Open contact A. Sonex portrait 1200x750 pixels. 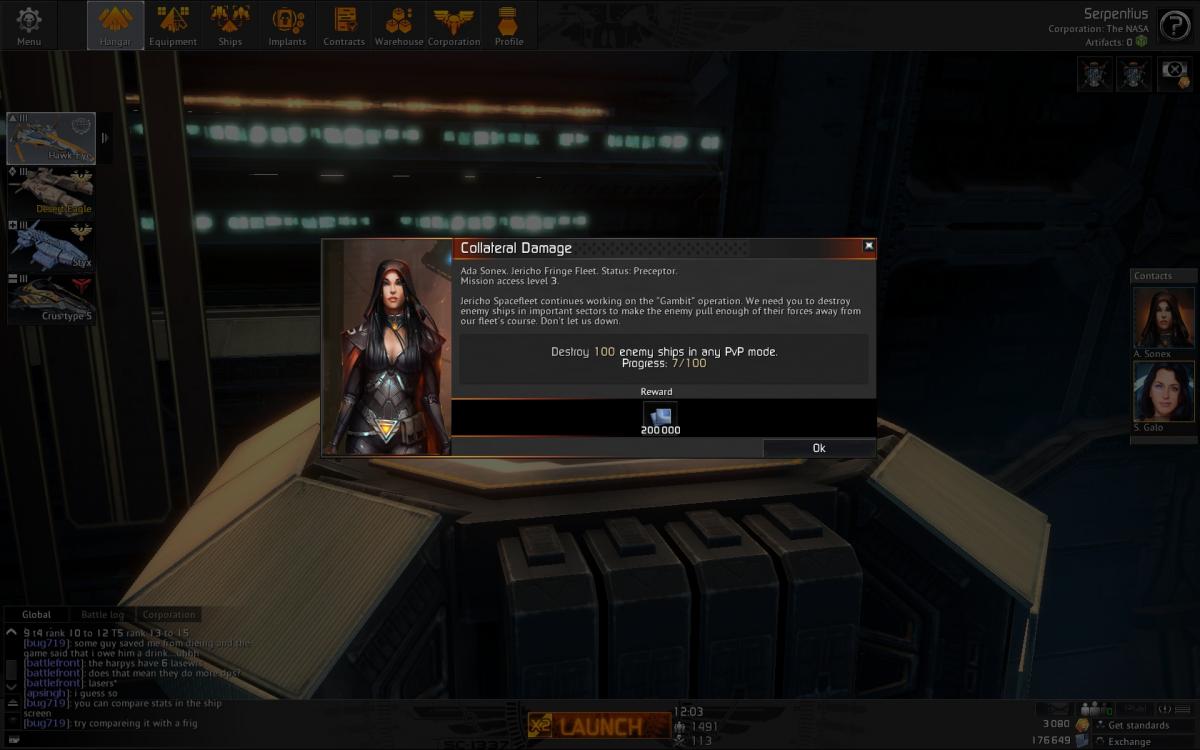[x=1164, y=318]
